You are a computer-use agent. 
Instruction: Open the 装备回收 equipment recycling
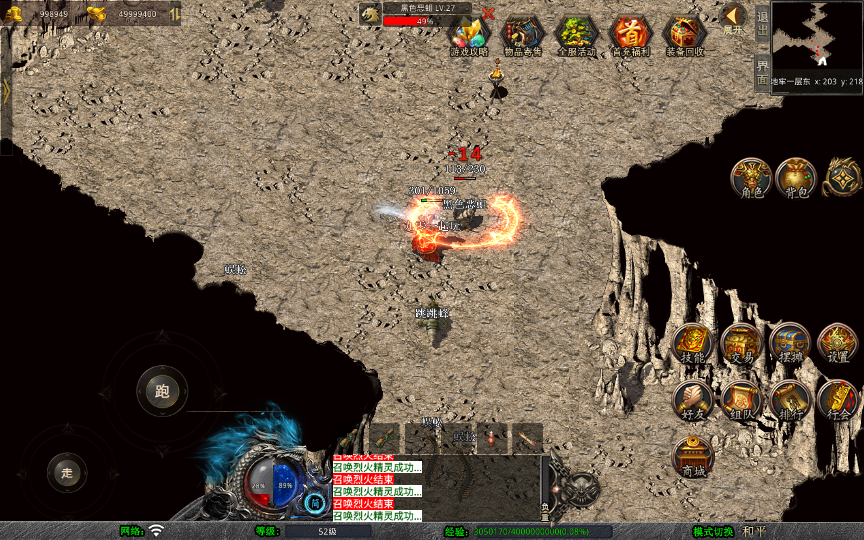[685, 36]
